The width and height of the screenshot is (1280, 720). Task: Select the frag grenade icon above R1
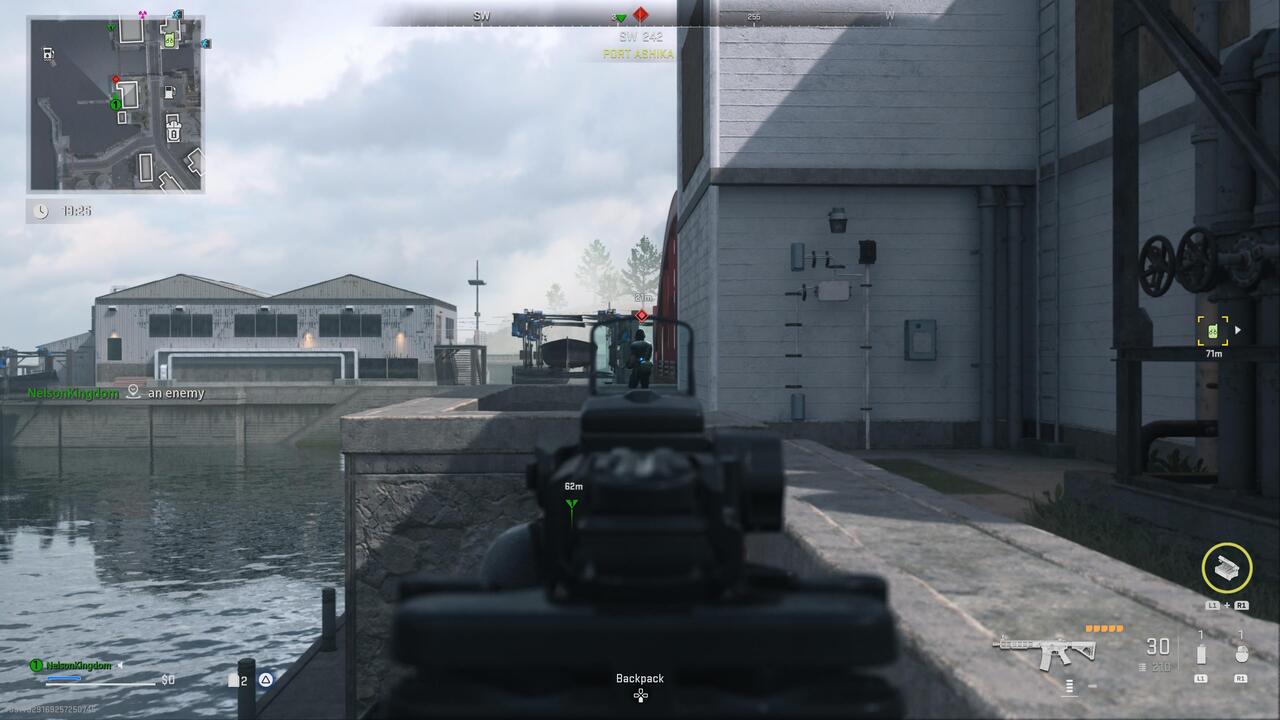pyautogui.click(x=1243, y=652)
